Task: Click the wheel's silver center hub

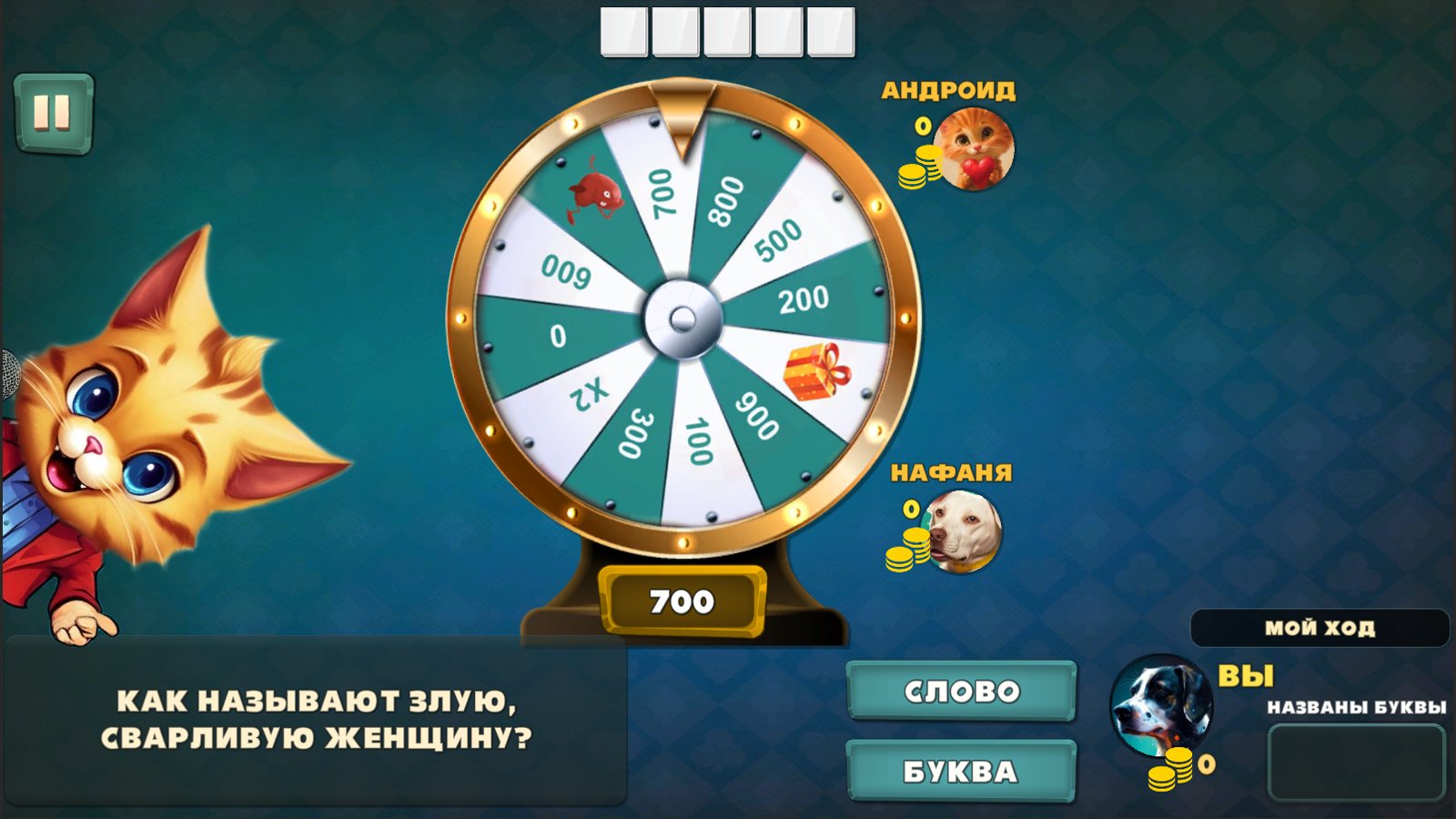Action: click(681, 318)
